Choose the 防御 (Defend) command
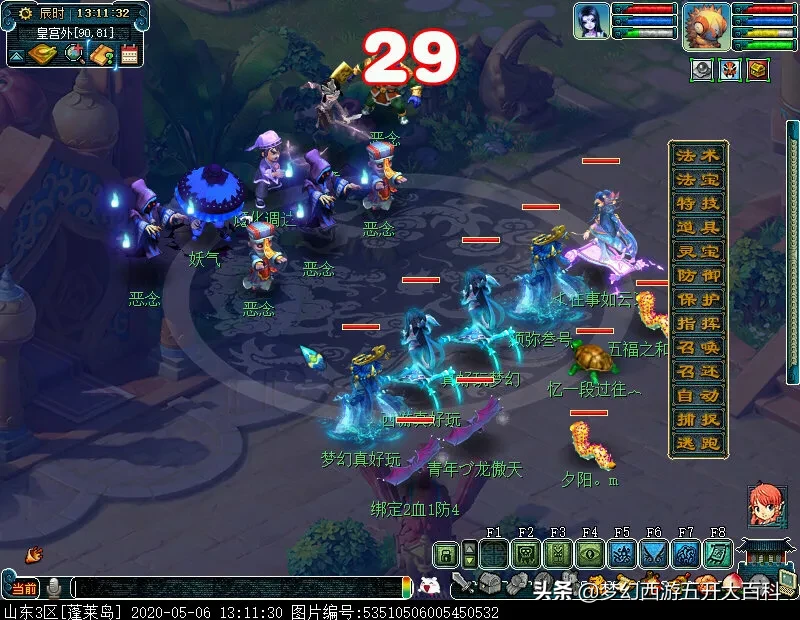 coord(698,275)
